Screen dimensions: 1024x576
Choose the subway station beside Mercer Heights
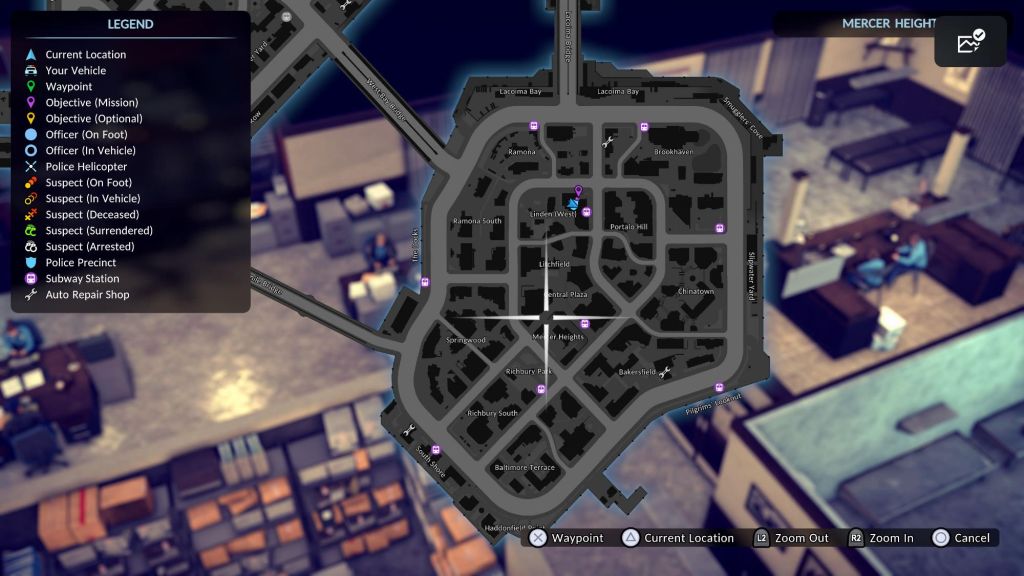click(585, 322)
